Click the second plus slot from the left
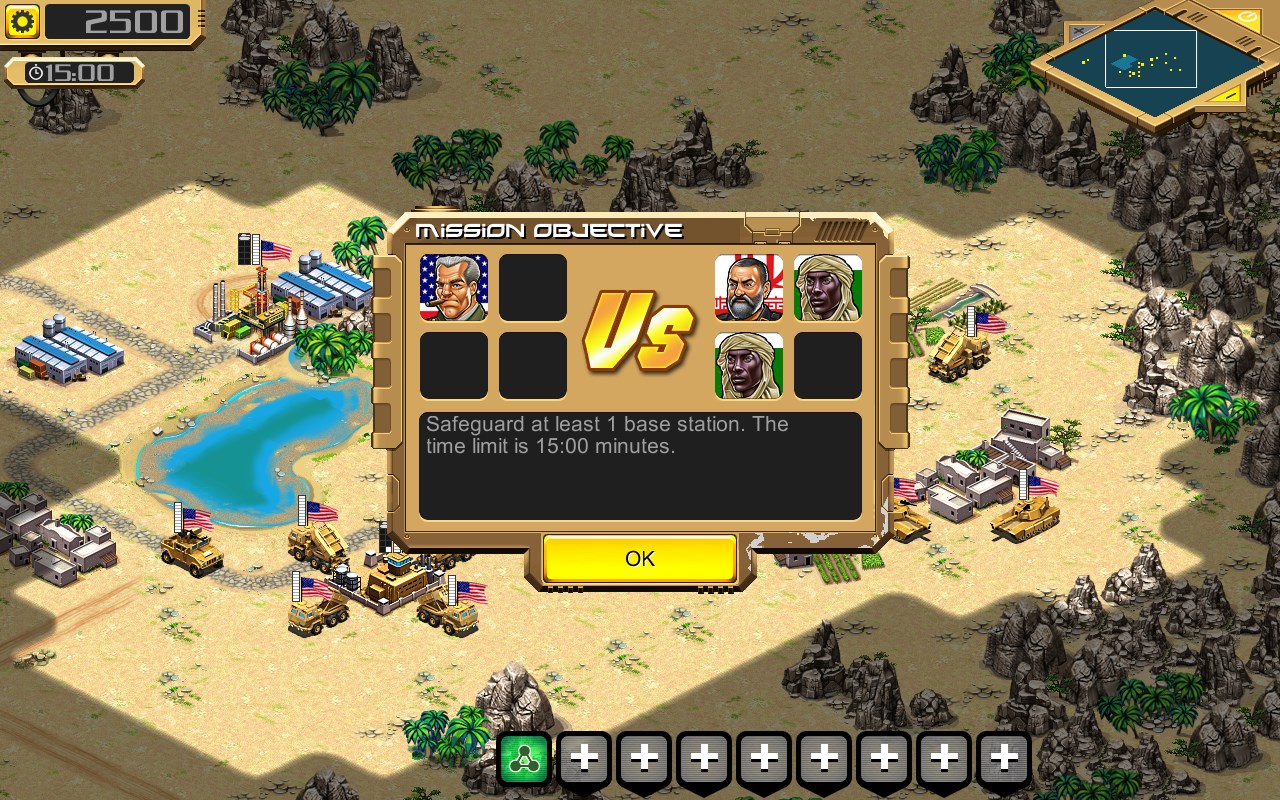This screenshot has height=800, width=1280. click(x=644, y=758)
